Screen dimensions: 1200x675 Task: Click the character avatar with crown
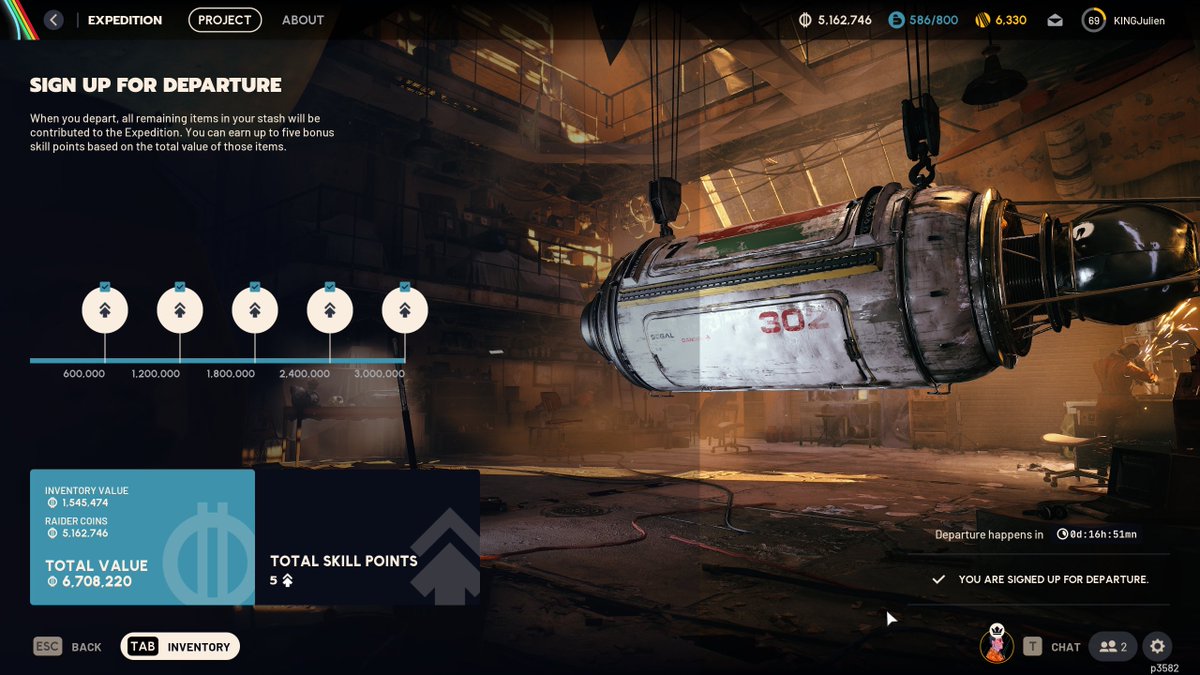point(996,644)
